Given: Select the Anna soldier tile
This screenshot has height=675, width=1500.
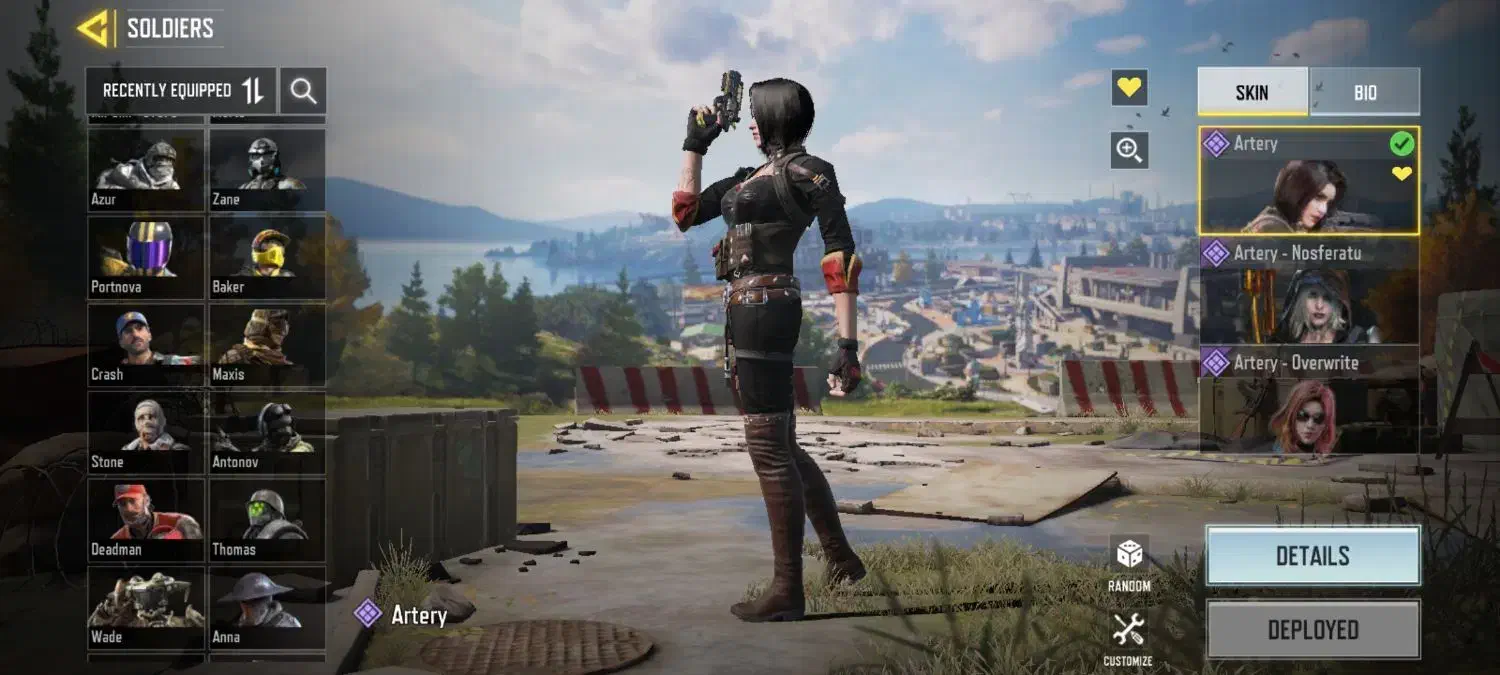Looking at the screenshot, I should pyautogui.click(x=267, y=607).
